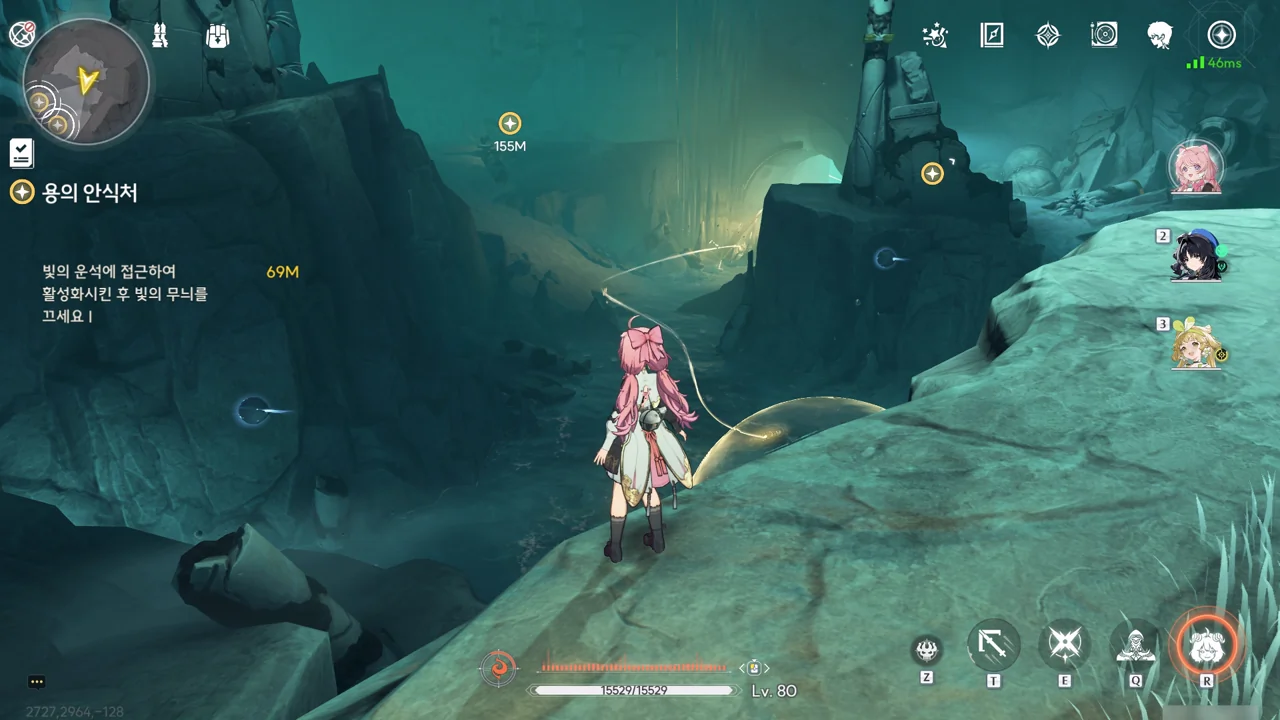Open the chat bubble icon
The width and height of the screenshot is (1280, 720).
click(x=37, y=682)
